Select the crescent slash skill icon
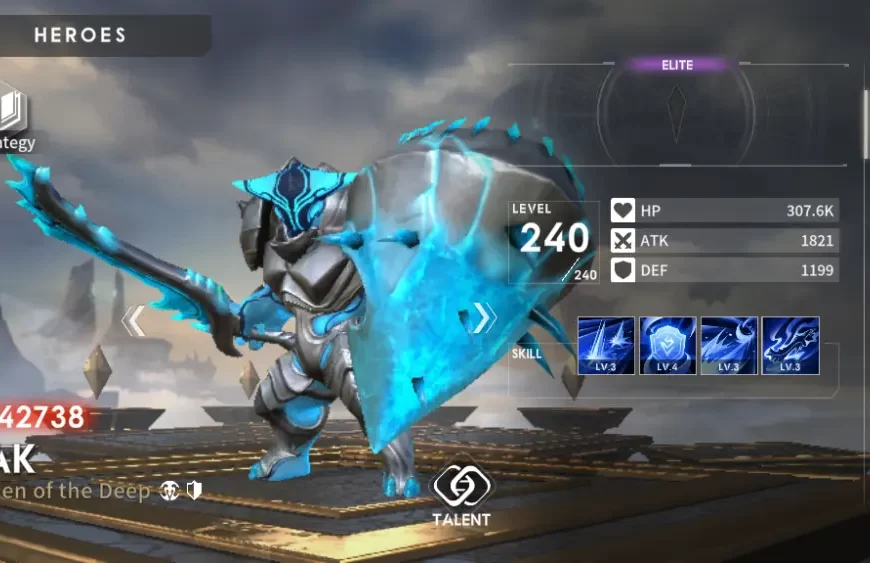 [729, 346]
